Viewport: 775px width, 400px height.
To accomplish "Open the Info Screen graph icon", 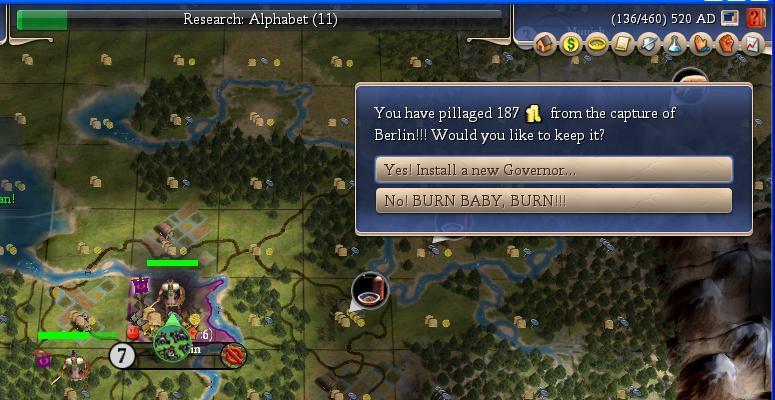I will (x=751, y=44).
